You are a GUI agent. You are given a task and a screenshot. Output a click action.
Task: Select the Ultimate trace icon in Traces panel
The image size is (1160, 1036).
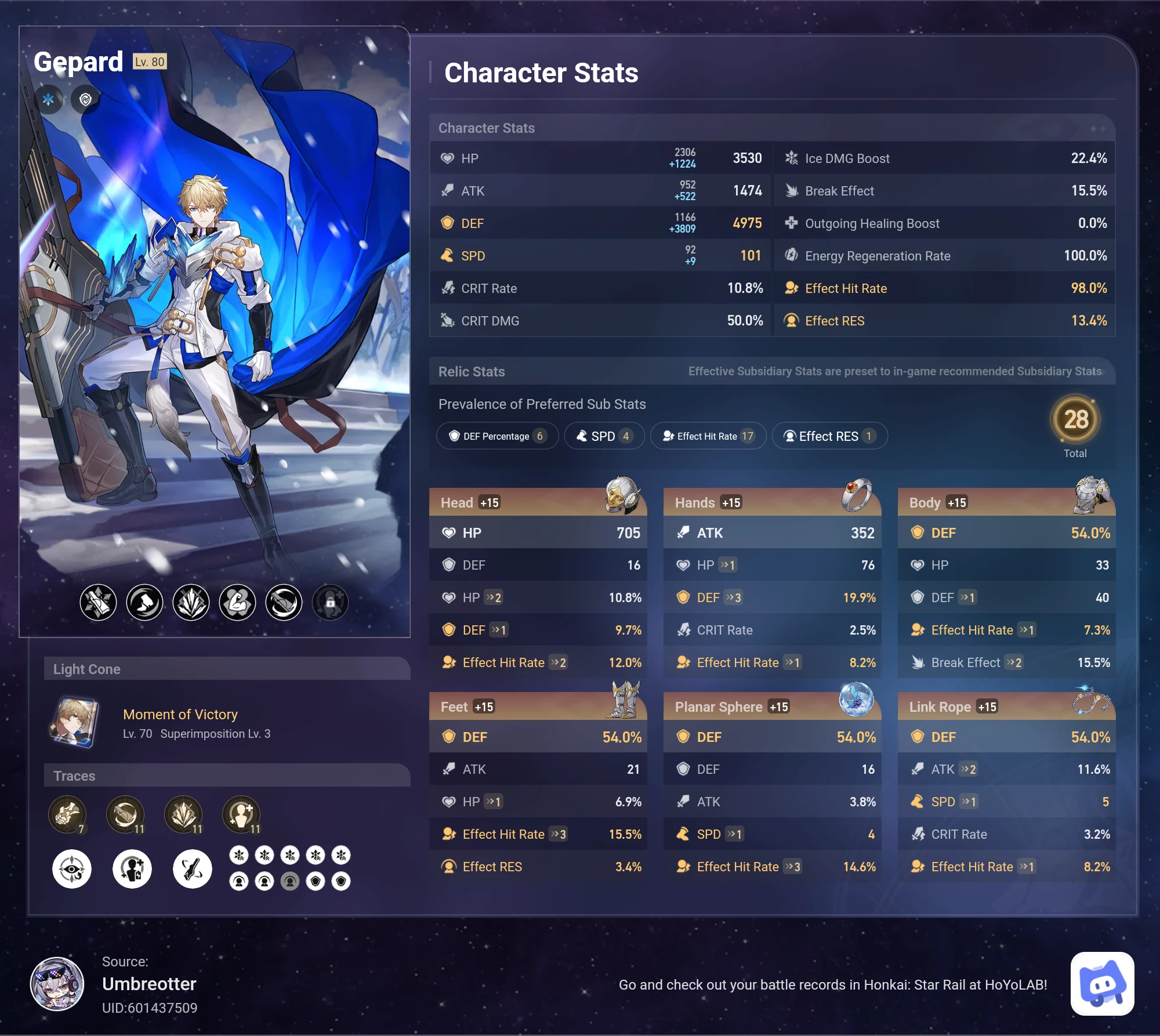pyautogui.click(x=184, y=814)
